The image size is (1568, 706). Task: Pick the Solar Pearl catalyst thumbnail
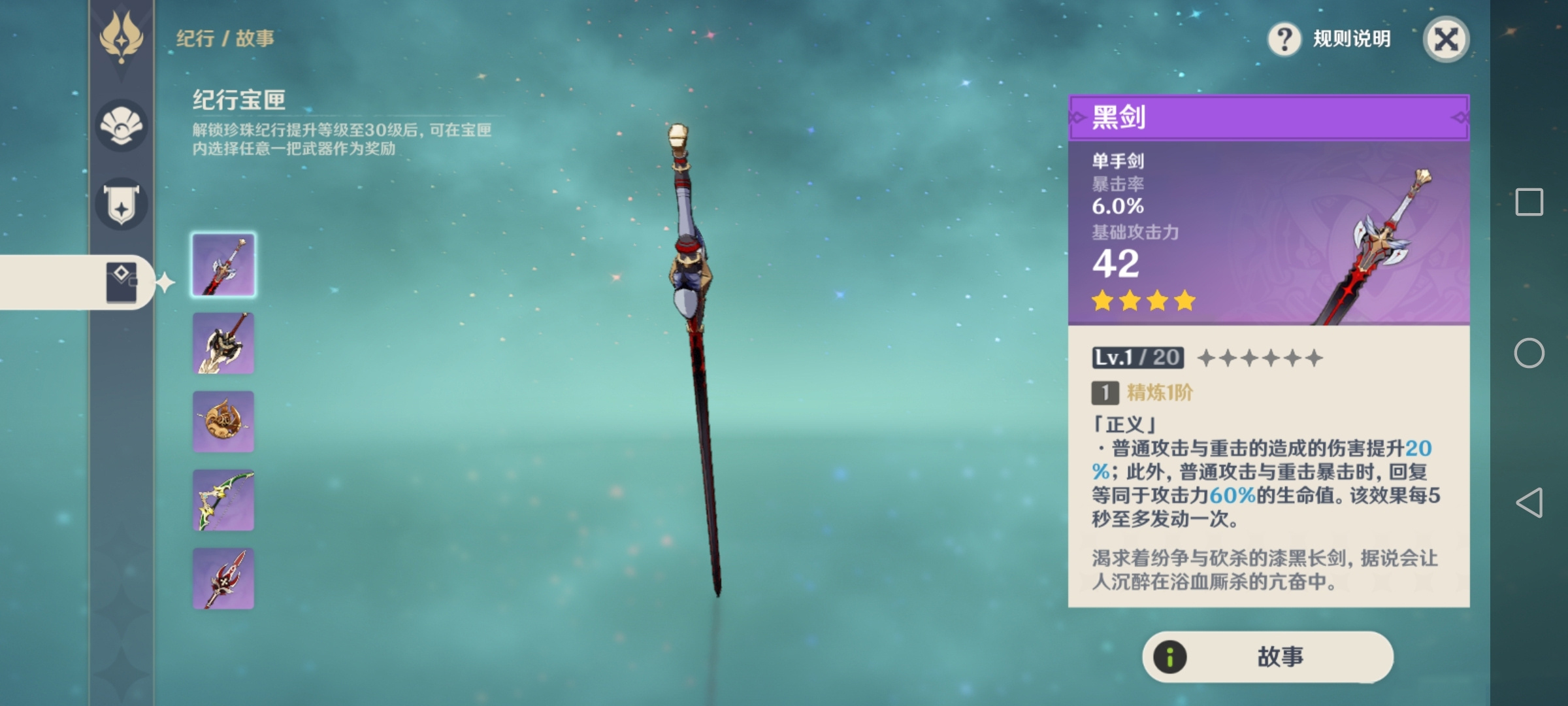tap(223, 422)
